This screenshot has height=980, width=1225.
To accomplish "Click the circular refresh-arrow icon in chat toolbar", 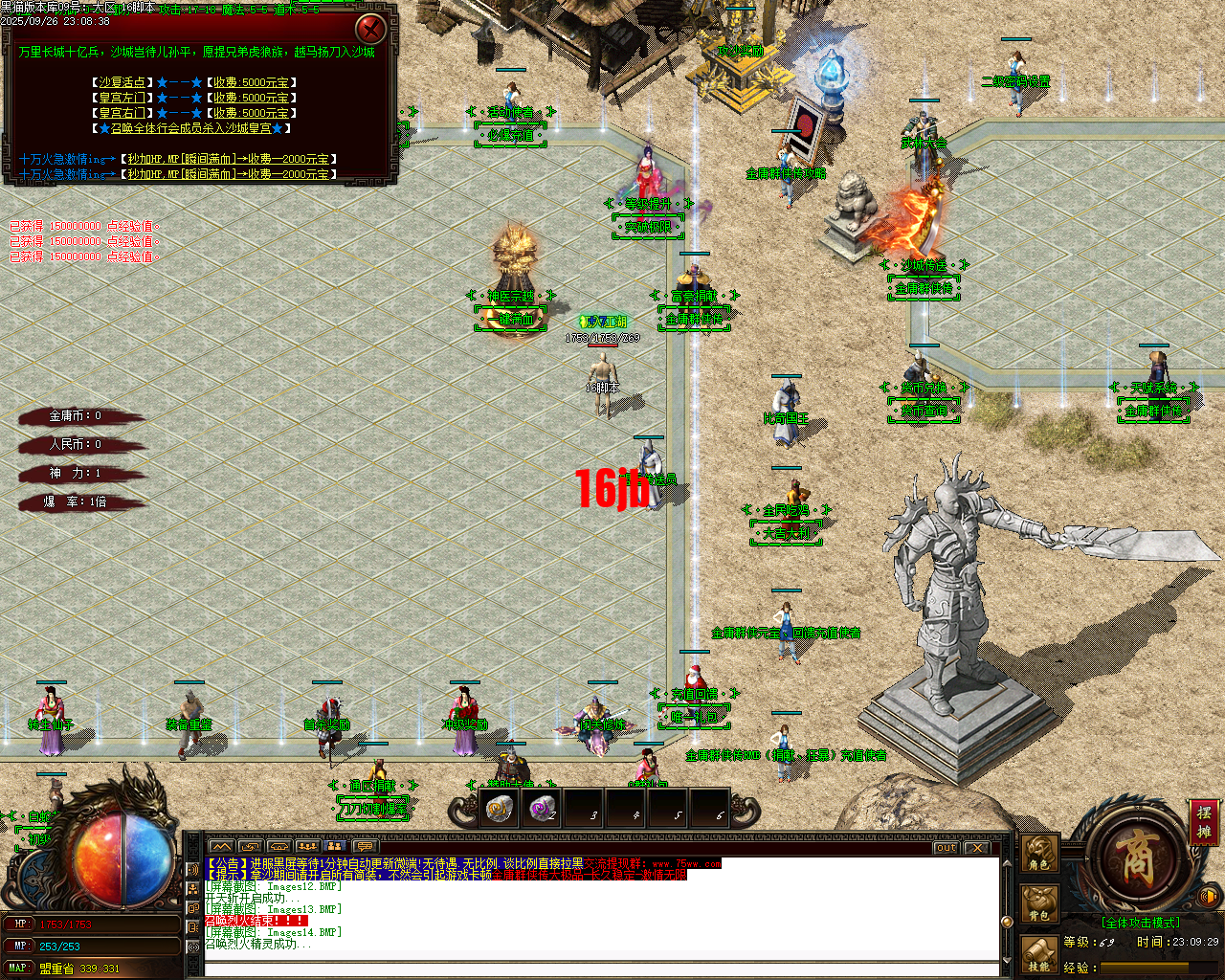I will [x=251, y=846].
